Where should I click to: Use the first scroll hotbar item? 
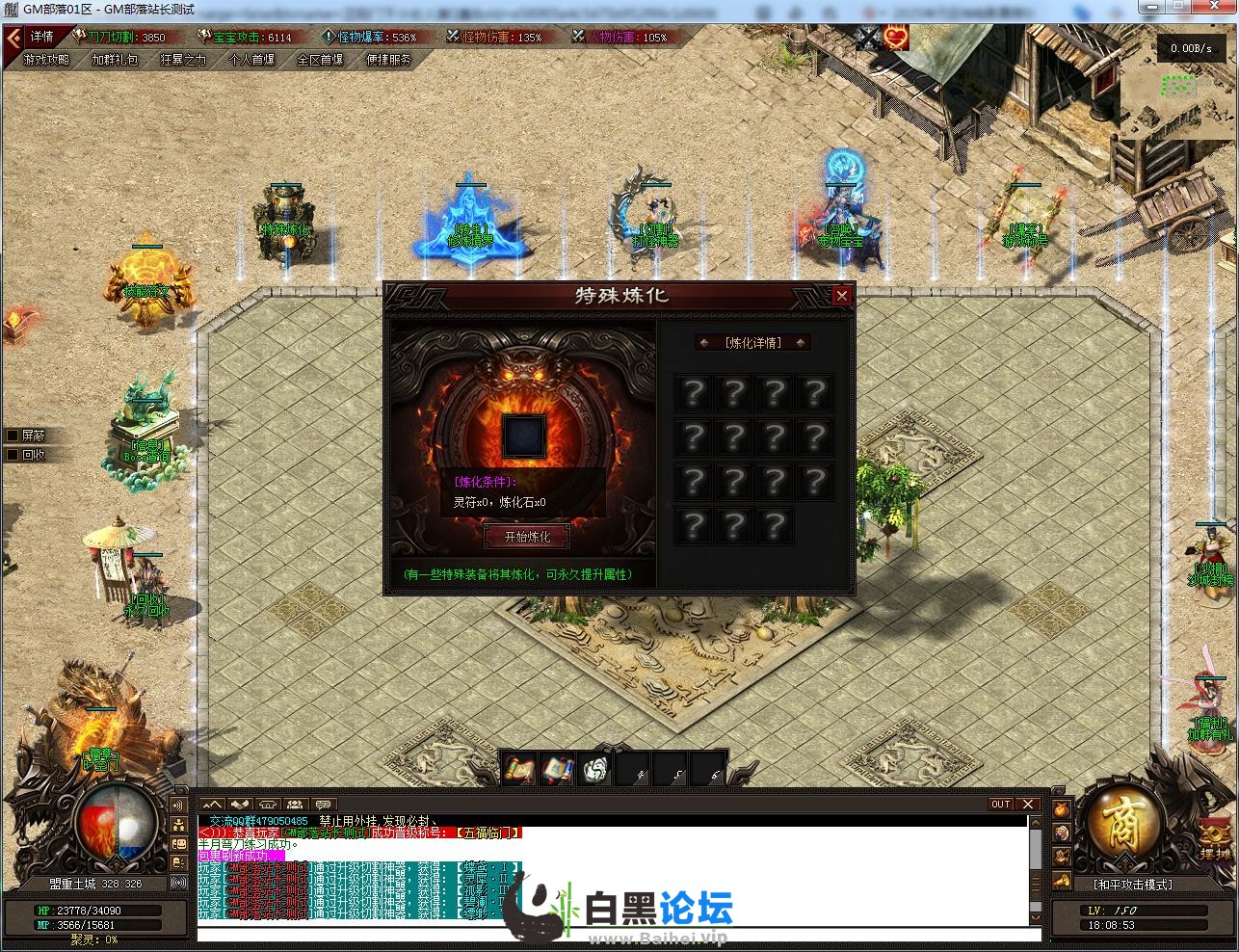519,770
